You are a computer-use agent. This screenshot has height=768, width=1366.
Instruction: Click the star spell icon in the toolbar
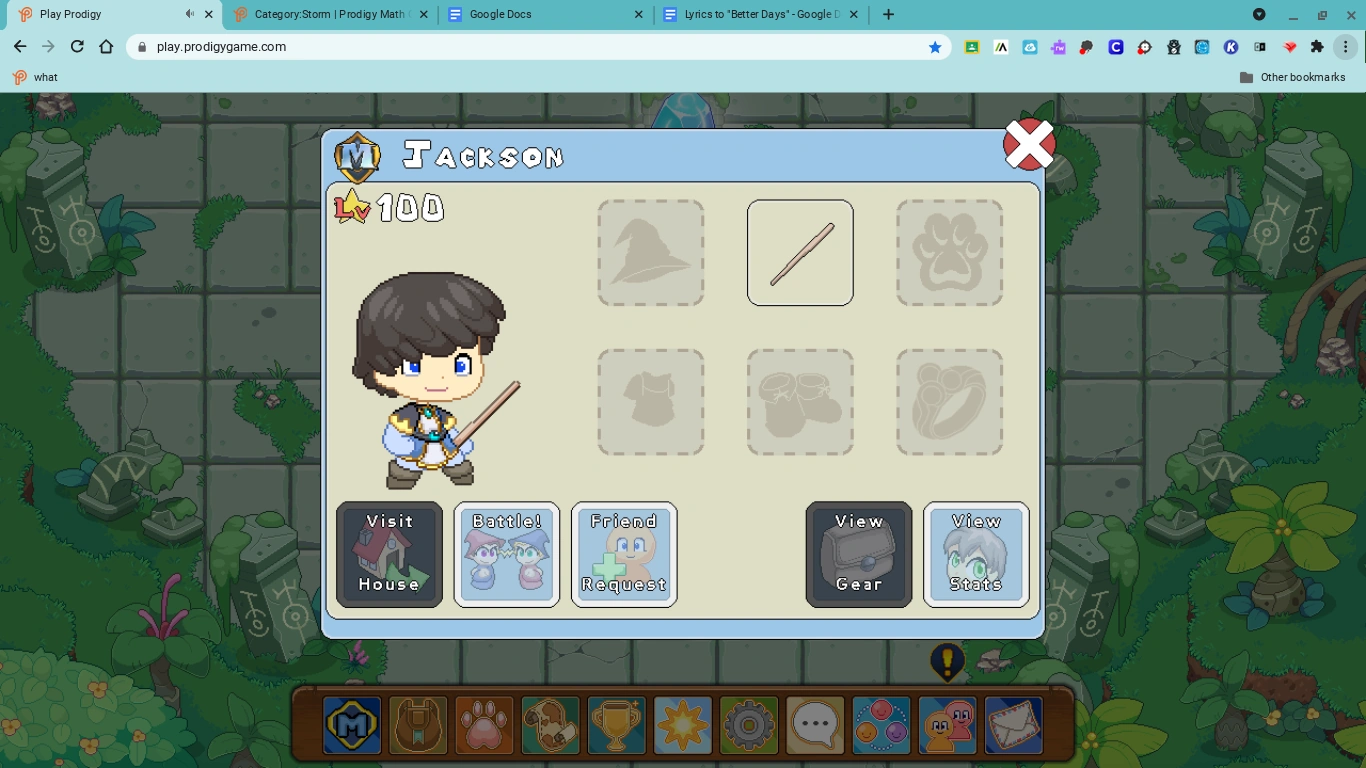(683, 725)
